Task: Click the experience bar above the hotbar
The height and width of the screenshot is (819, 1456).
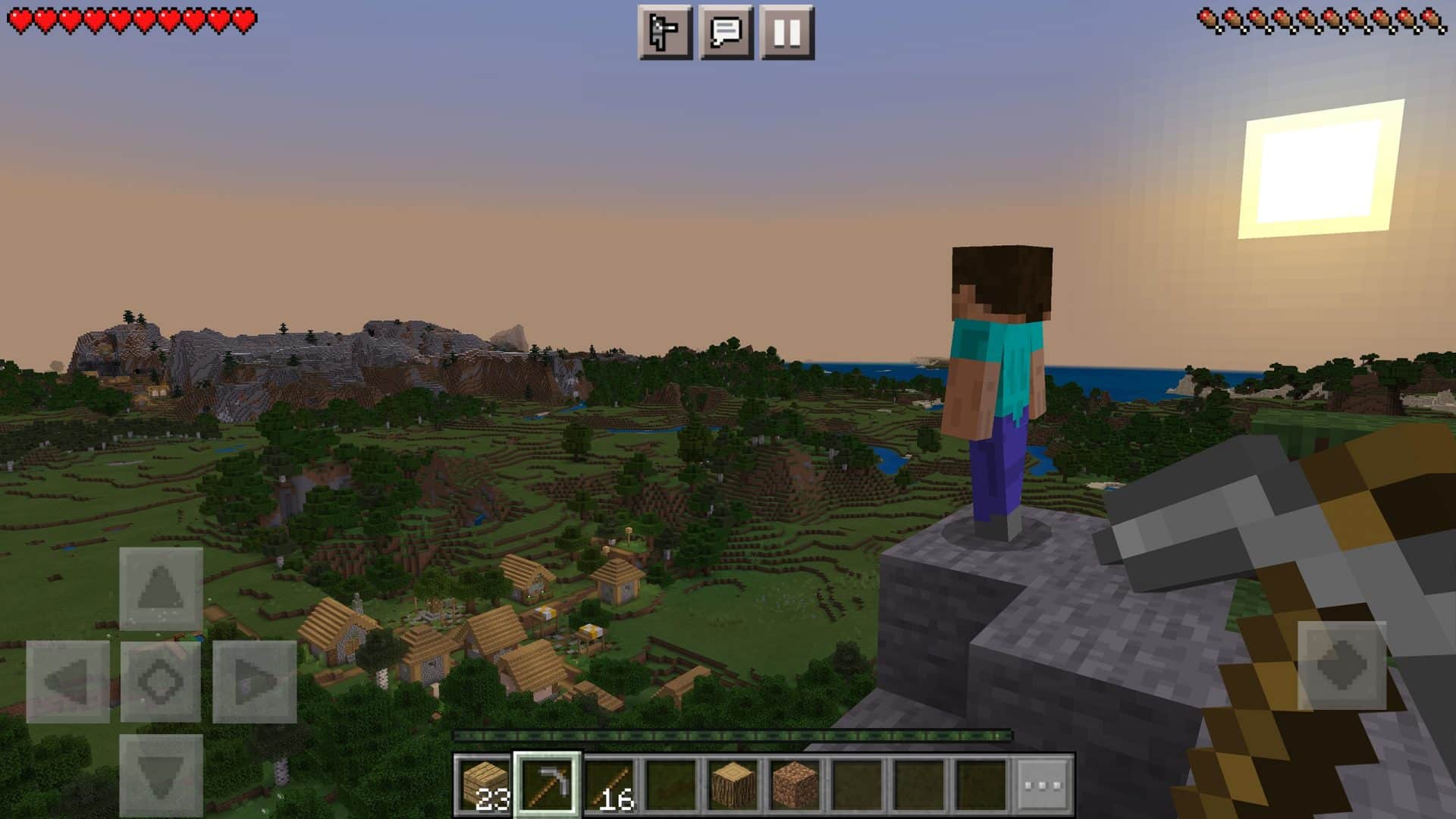Action: click(732, 733)
